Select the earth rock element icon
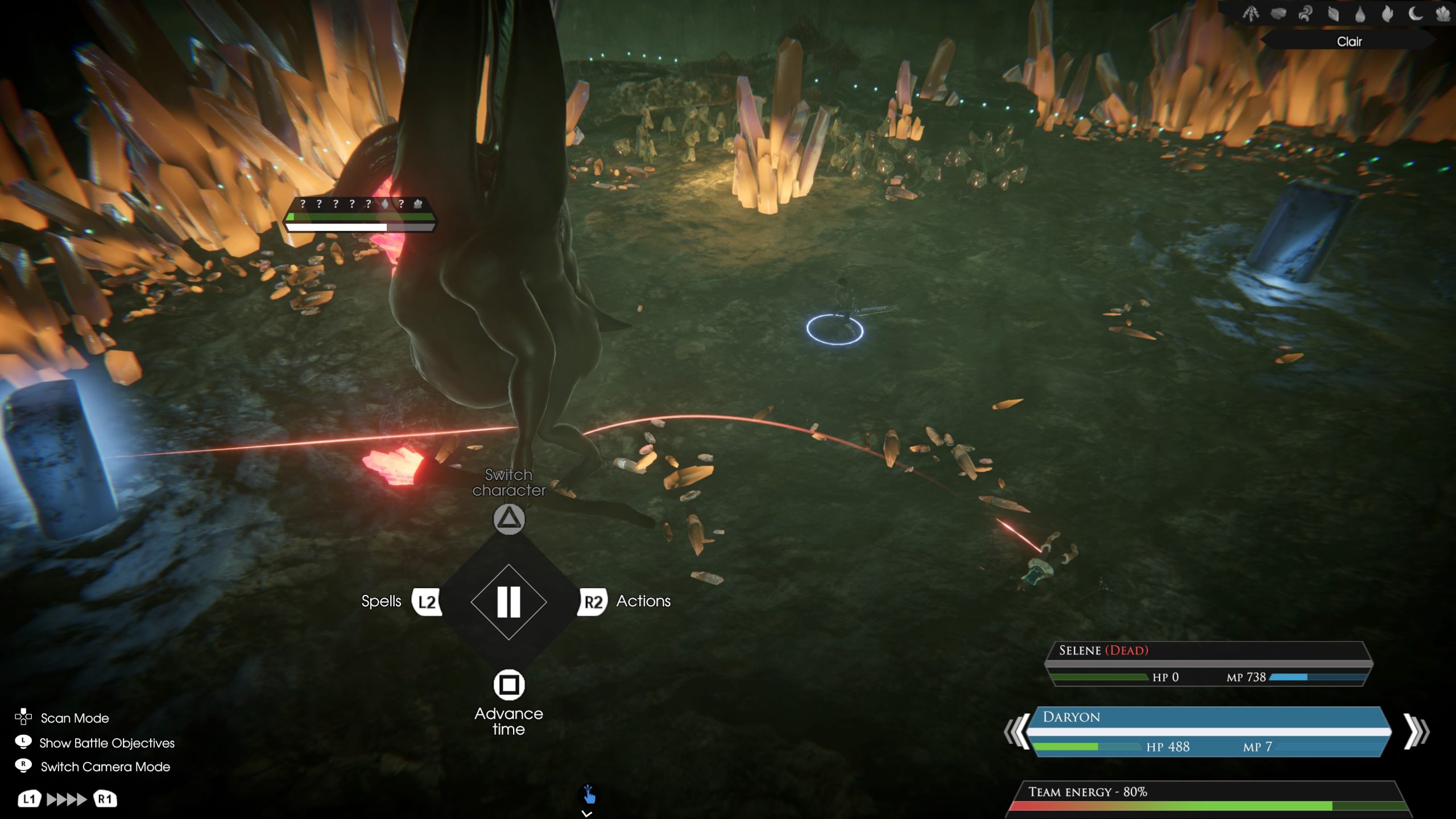This screenshot has height=819, width=1456. [1279, 14]
